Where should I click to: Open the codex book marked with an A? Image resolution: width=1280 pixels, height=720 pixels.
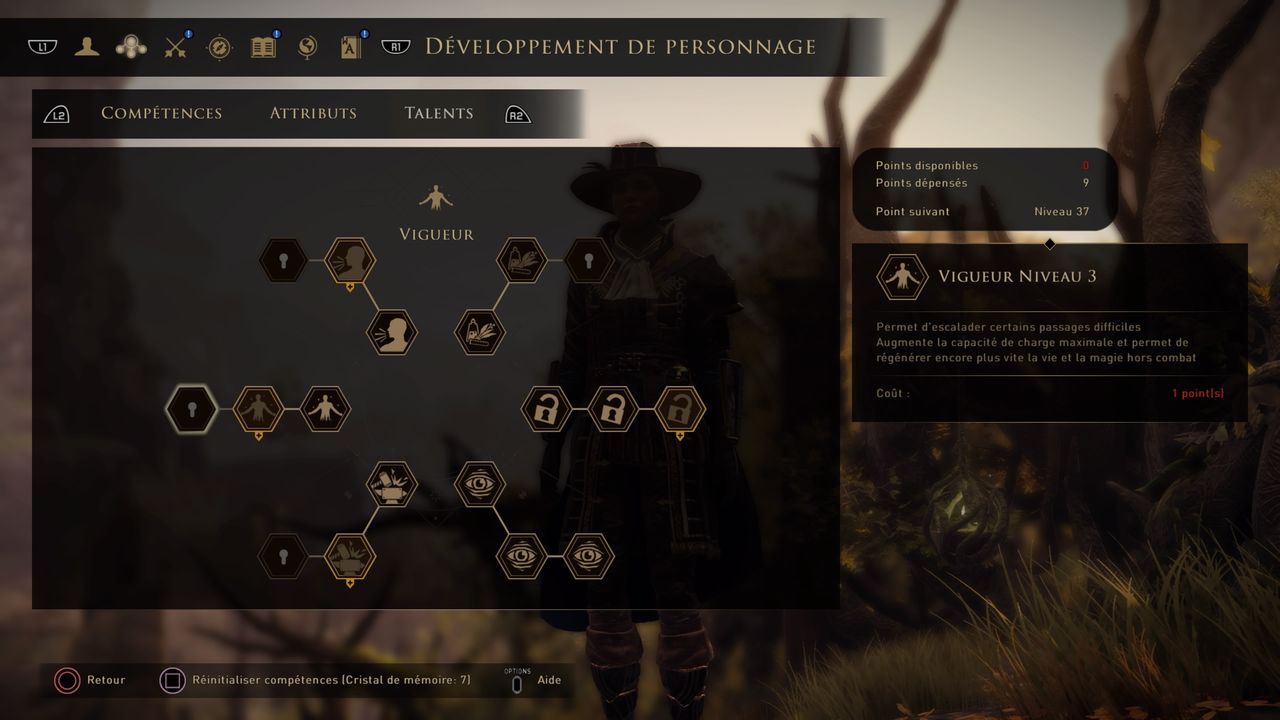pos(350,47)
